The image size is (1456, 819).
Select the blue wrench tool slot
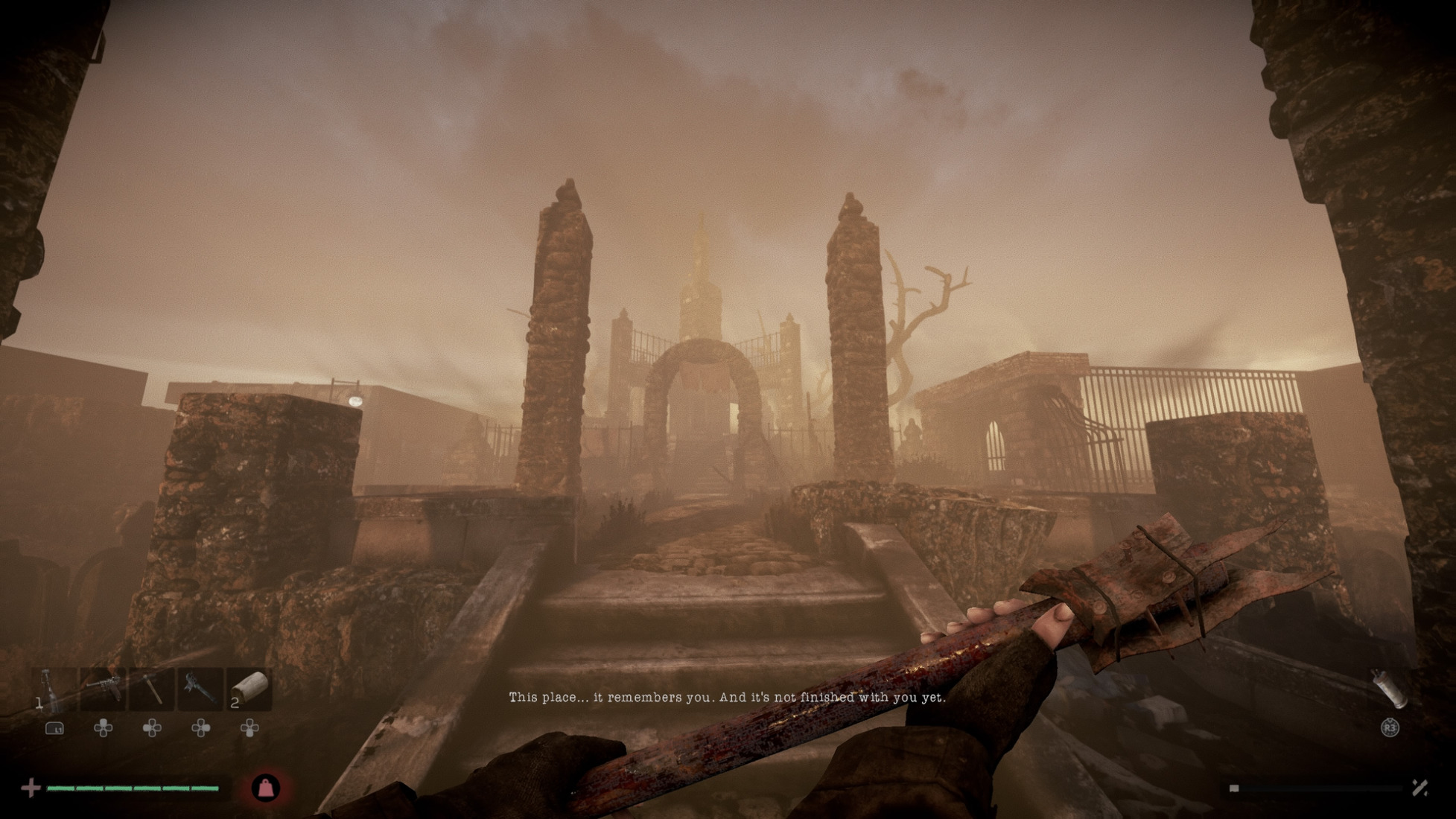200,689
